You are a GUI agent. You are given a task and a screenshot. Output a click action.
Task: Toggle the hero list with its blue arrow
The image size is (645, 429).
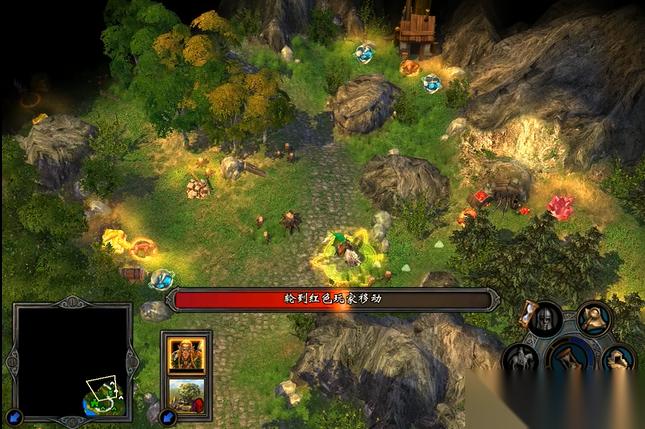[x=167, y=416]
